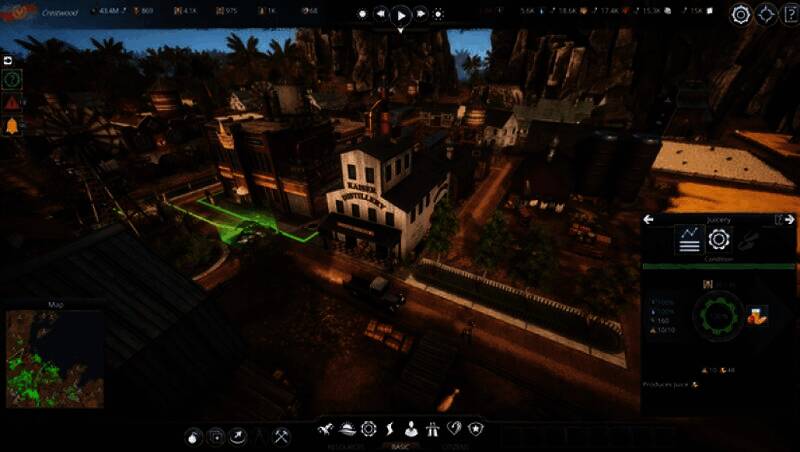The image size is (800, 452).
Task: Click the minimap of the island
Action: click(54, 356)
